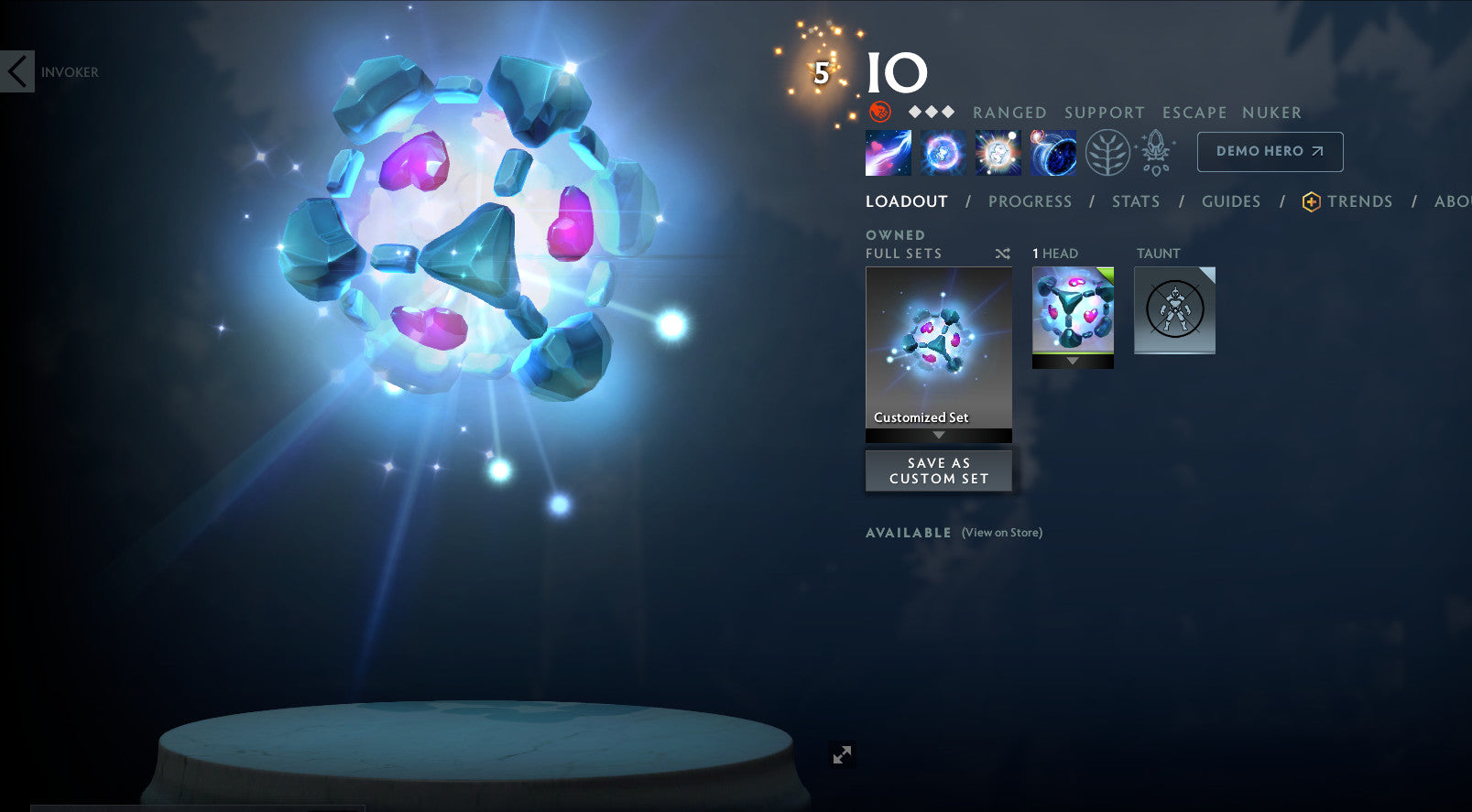Open View on Store link
The height and width of the screenshot is (812, 1472).
click(1001, 532)
